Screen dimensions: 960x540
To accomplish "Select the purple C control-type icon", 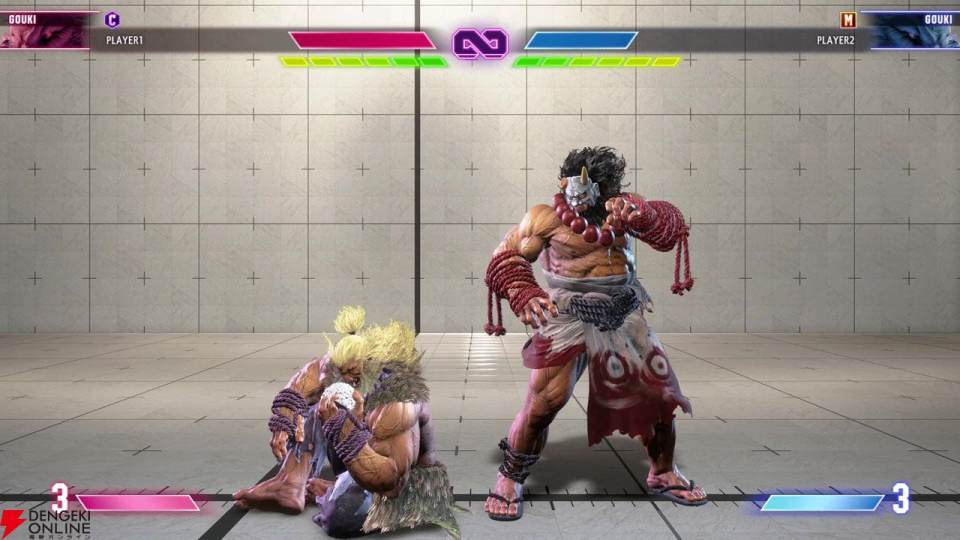I will [x=112, y=19].
